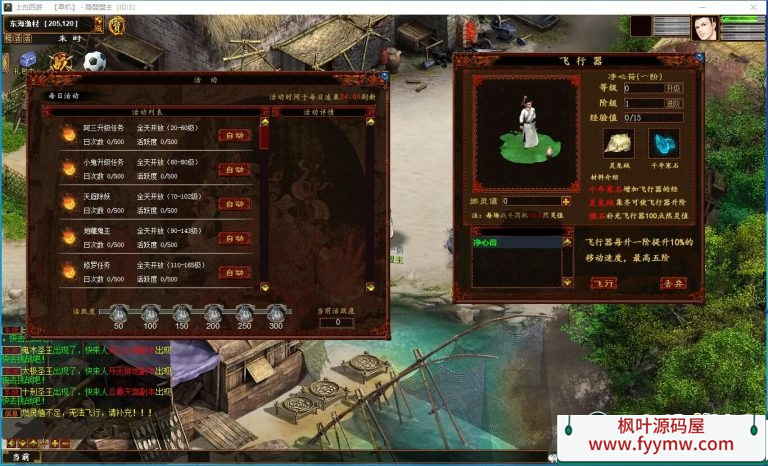This screenshot has width=768, height=466.
Task: Open the soccer ball icon menu
Action: point(95,62)
